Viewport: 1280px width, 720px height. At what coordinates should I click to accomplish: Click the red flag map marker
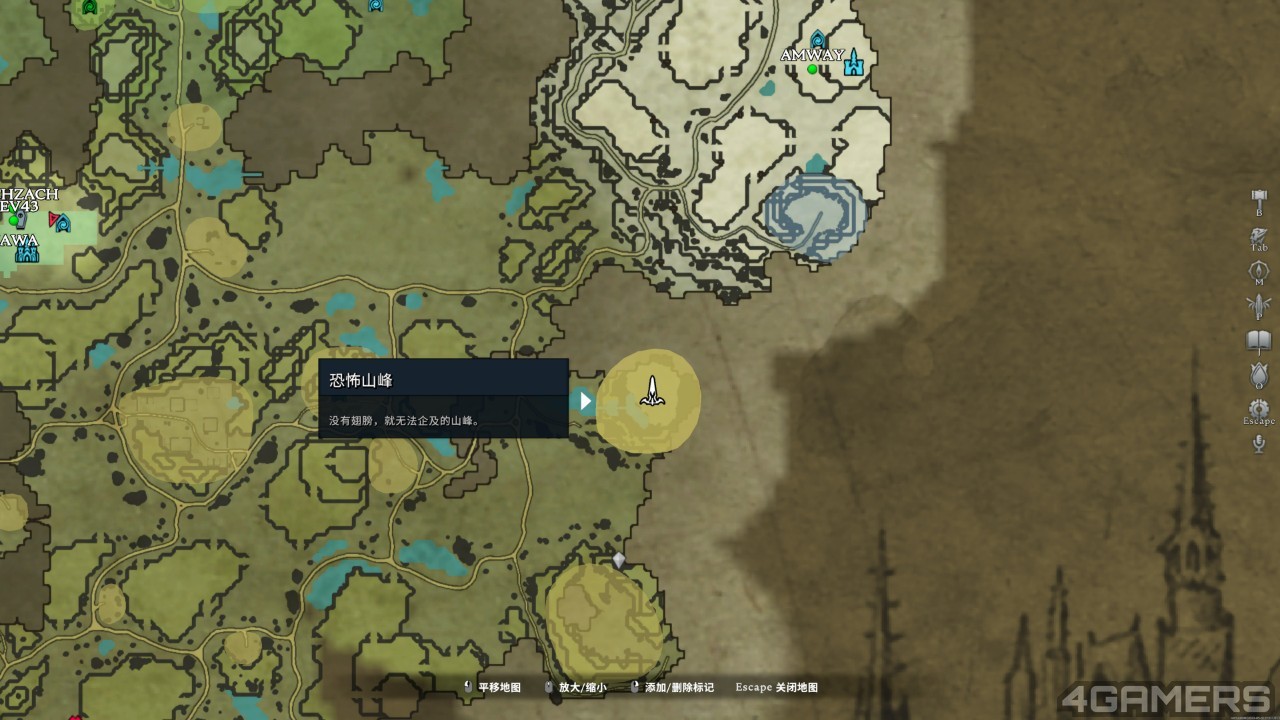click(54, 219)
